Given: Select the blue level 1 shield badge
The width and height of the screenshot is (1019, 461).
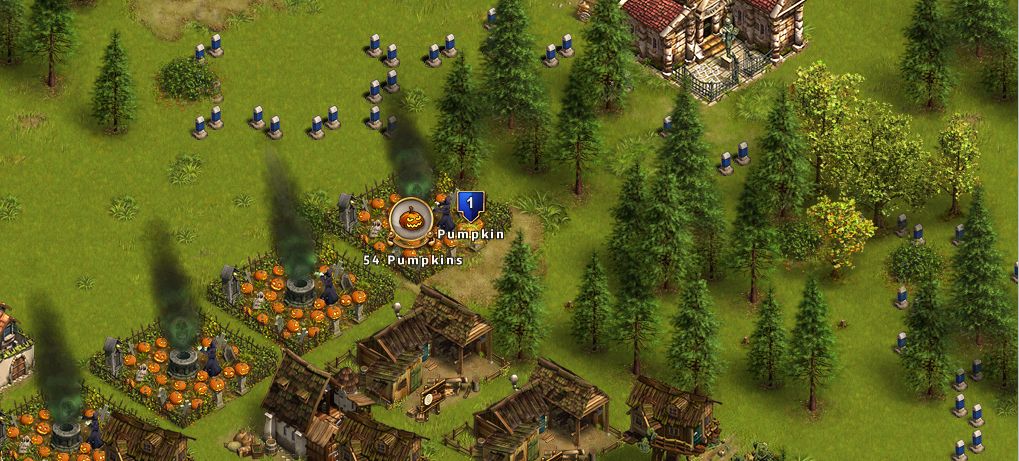Looking at the screenshot, I should point(470,206).
